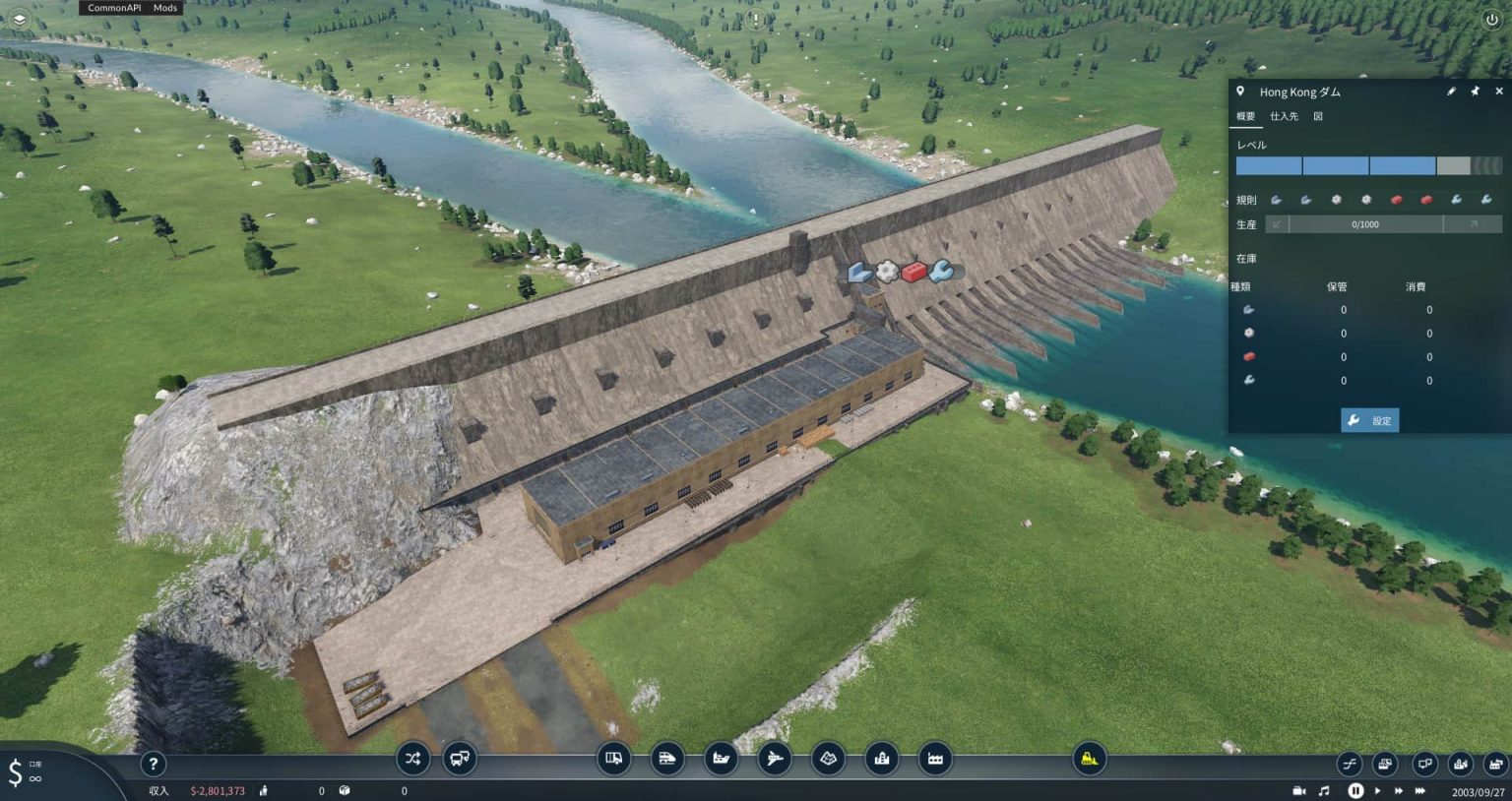Select the bulldozer demolish tool
The image size is (1512, 801).
click(1087, 759)
